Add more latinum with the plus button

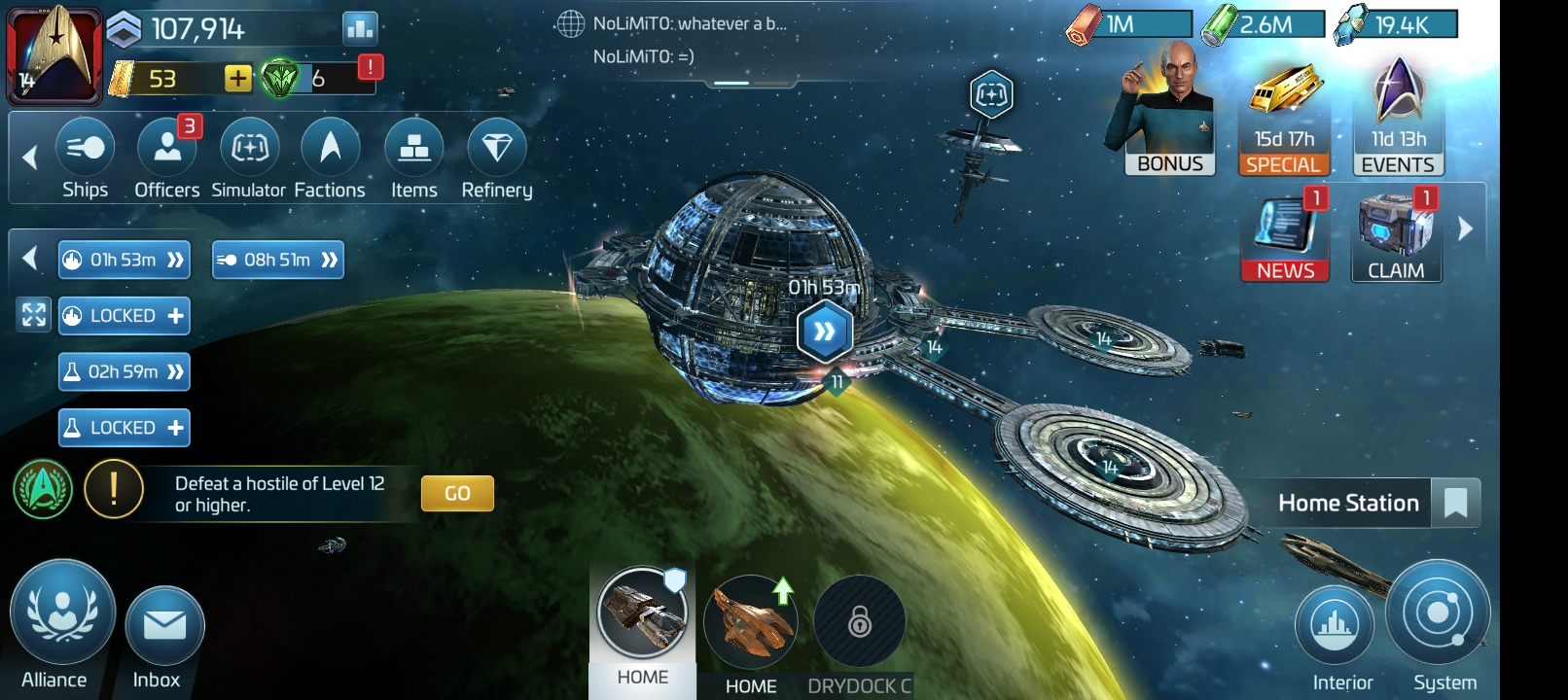tap(237, 79)
